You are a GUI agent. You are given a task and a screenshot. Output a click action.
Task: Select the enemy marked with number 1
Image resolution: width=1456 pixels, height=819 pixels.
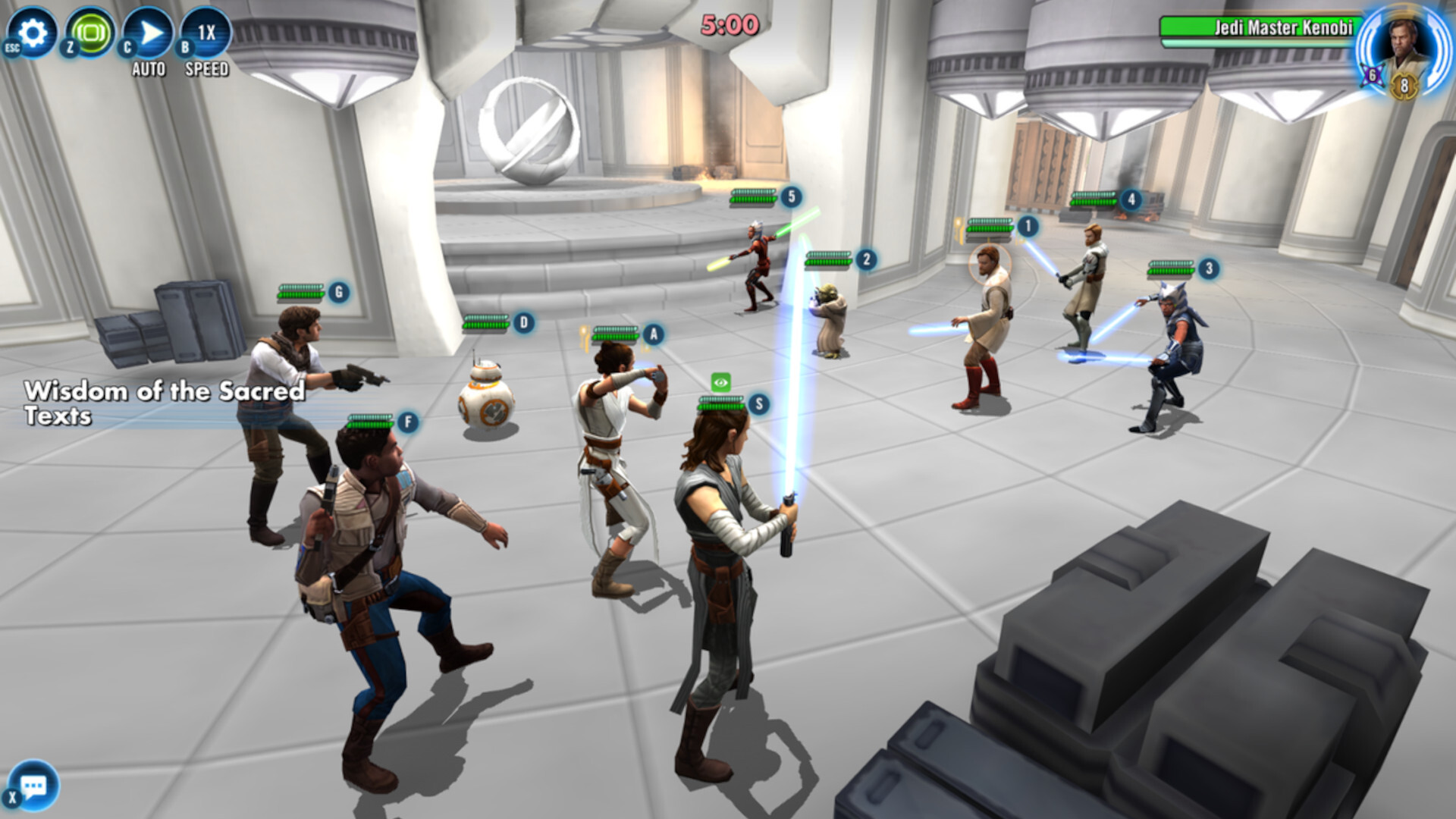coord(1028,226)
